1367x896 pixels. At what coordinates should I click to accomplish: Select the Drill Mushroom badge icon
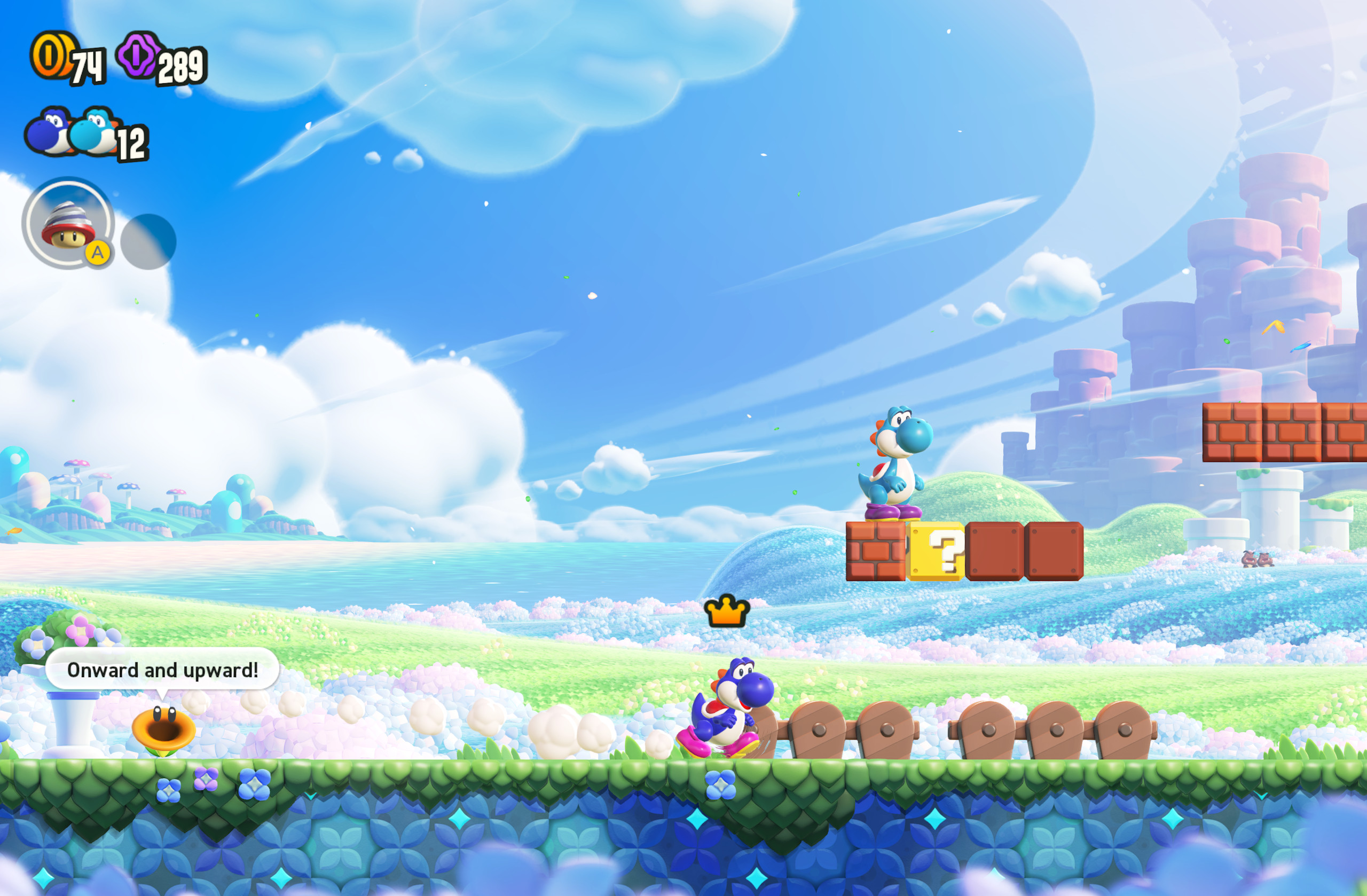[69, 227]
